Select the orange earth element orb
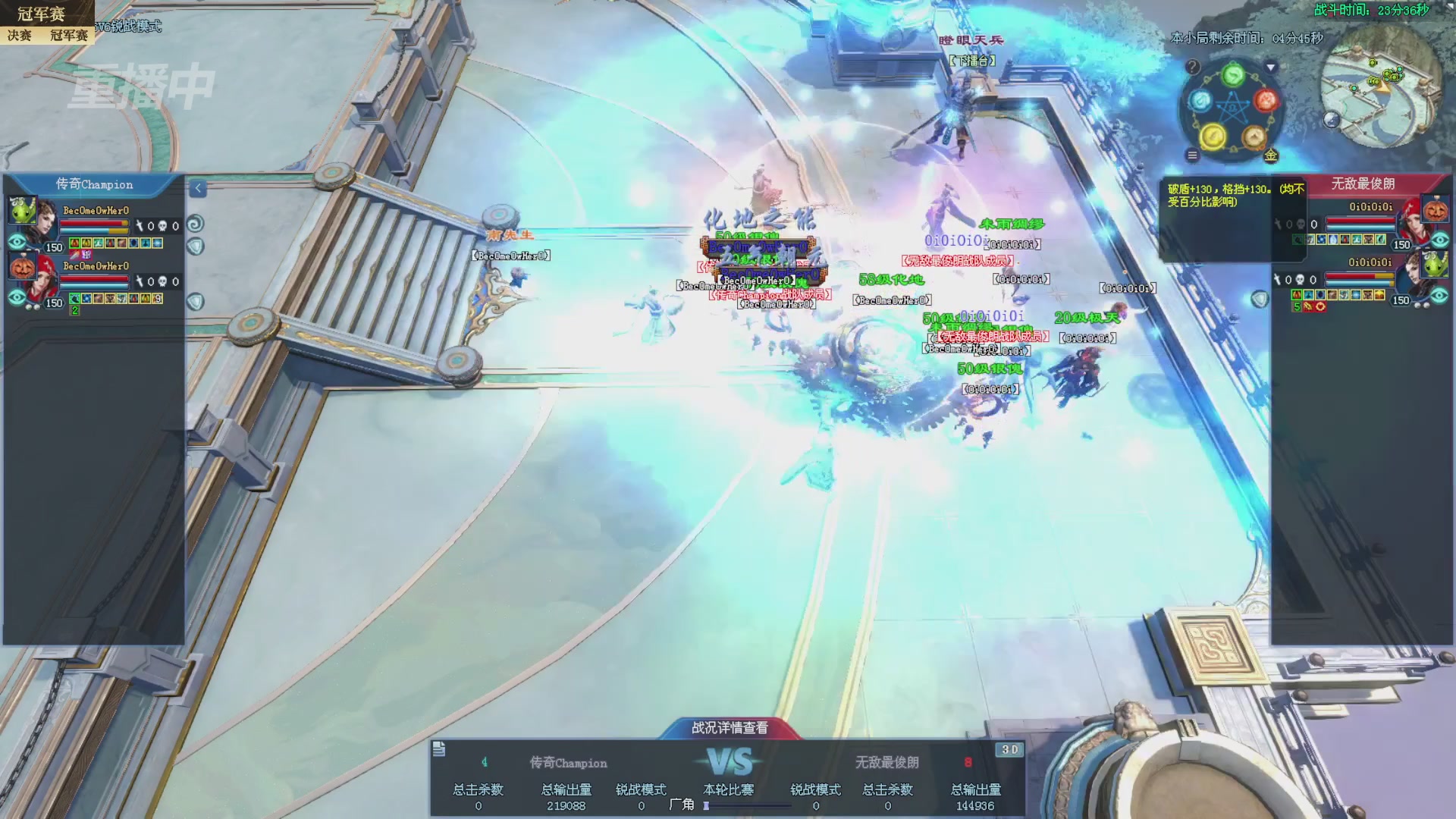Image resolution: width=1456 pixels, height=819 pixels. pos(1254,137)
